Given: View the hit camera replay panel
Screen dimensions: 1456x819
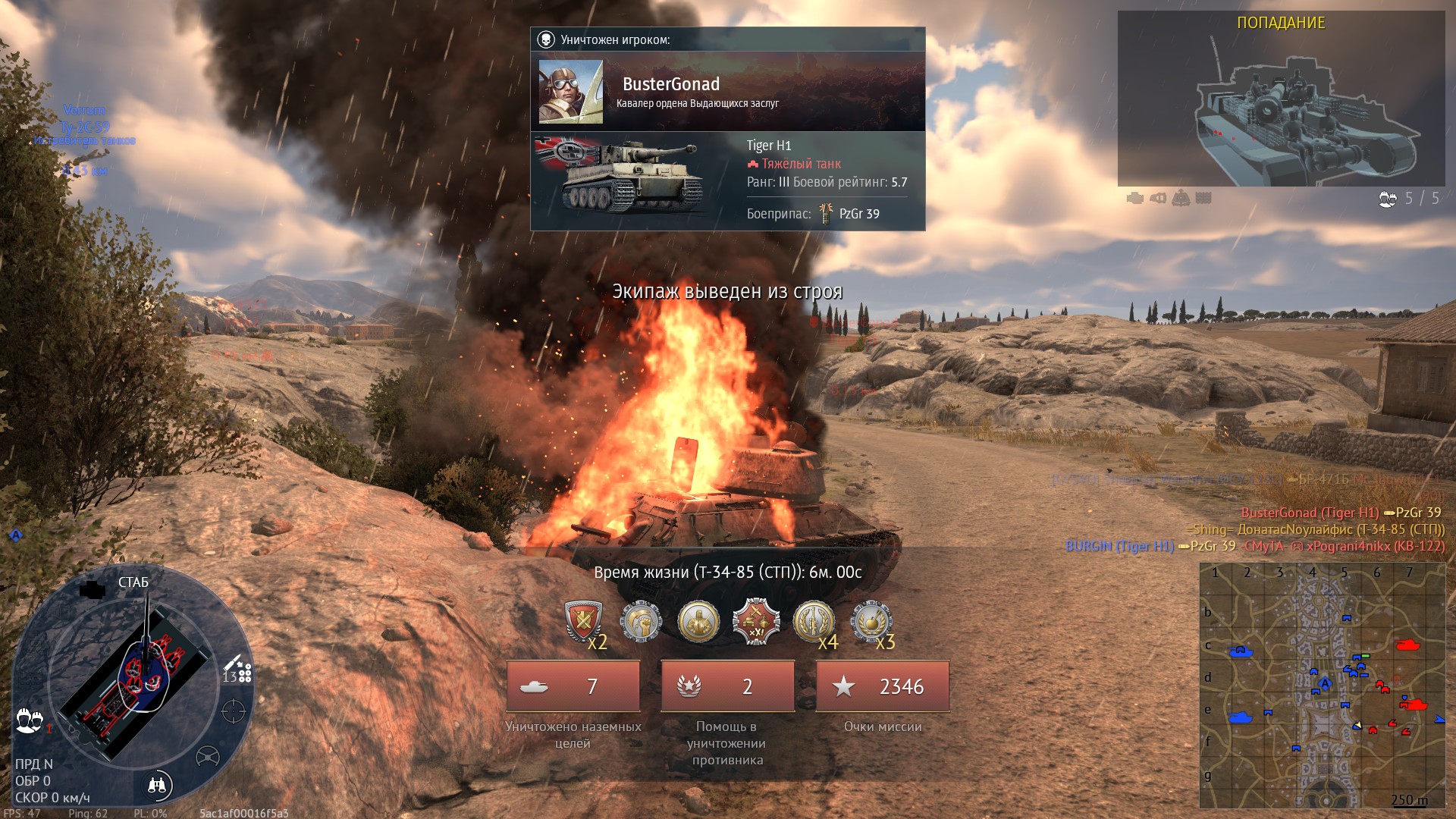Looking at the screenshot, I should (1281, 104).
